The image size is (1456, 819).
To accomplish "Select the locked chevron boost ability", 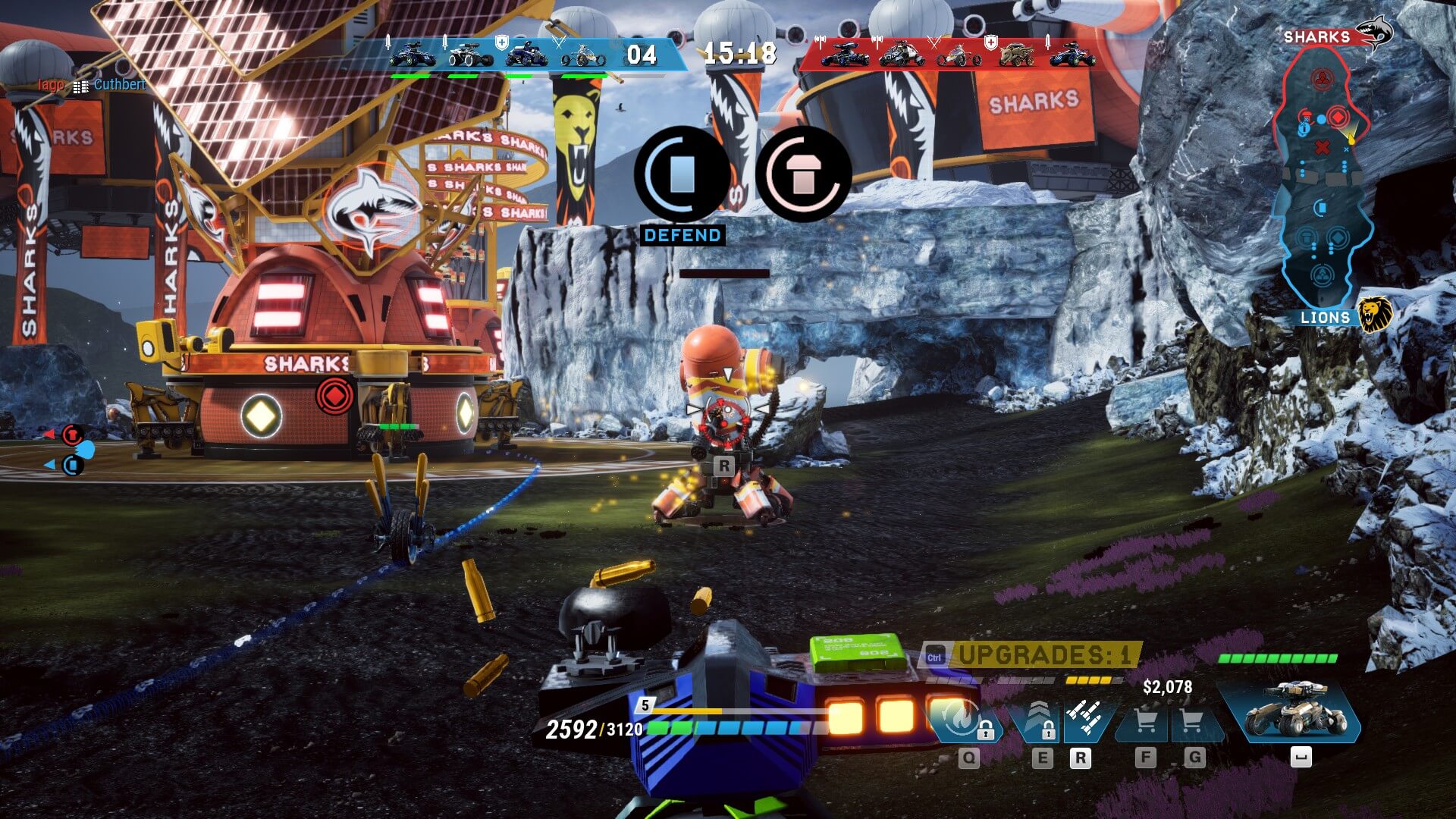I will [x=1038, y=720].
